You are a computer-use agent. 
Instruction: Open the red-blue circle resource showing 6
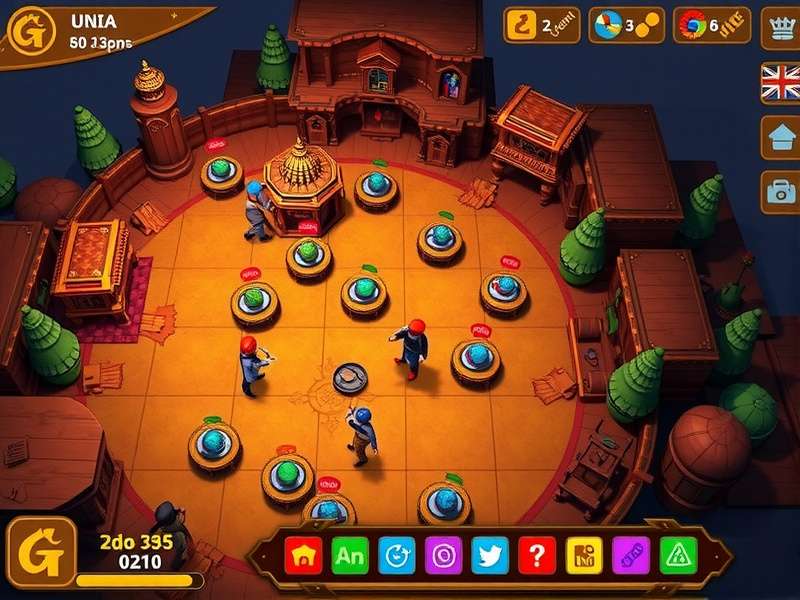(711, 26)
